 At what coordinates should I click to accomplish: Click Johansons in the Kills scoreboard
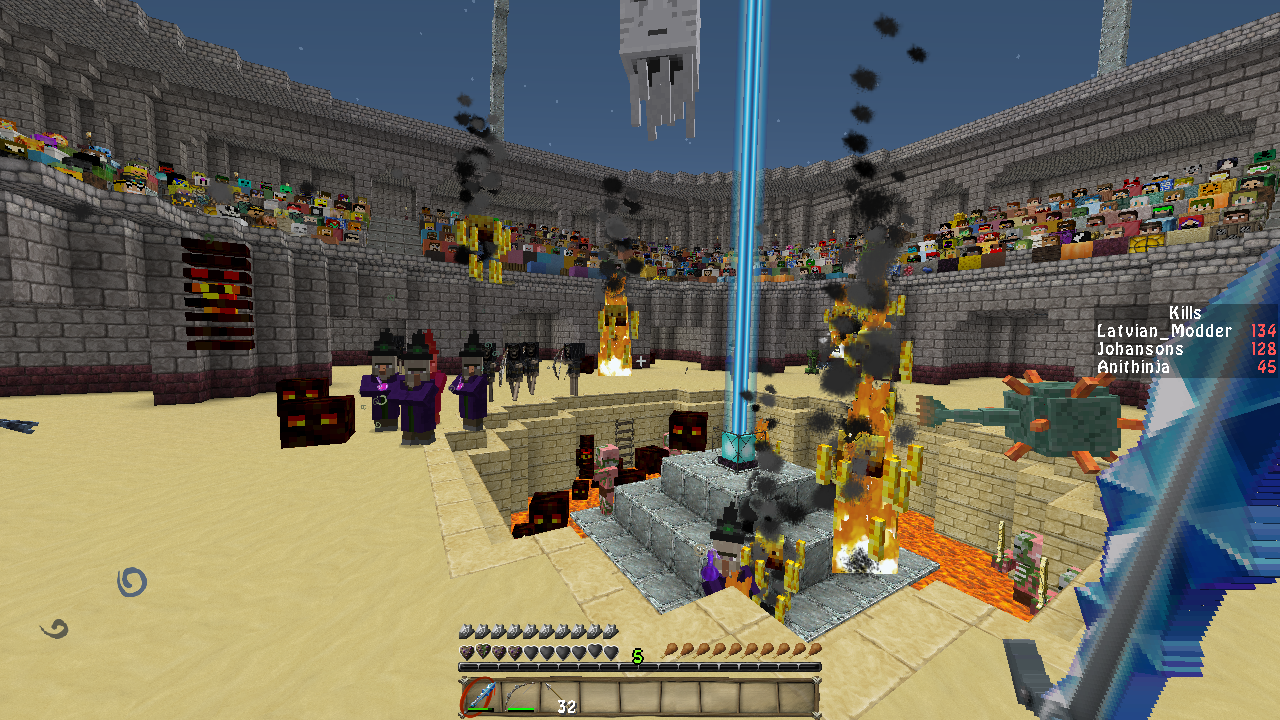coord(1140,349)
